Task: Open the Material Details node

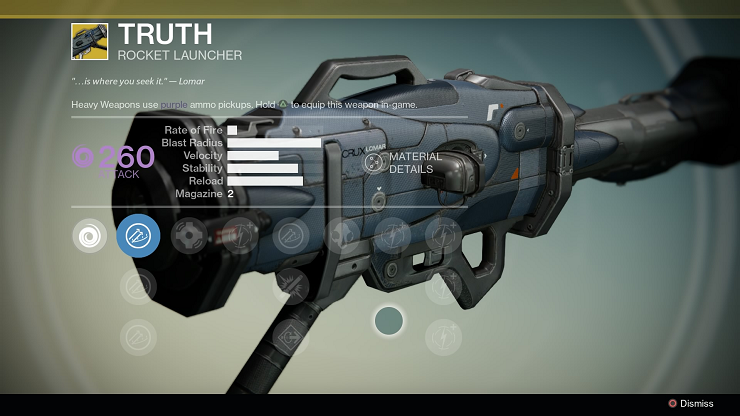Action: (x=375, y=164)
